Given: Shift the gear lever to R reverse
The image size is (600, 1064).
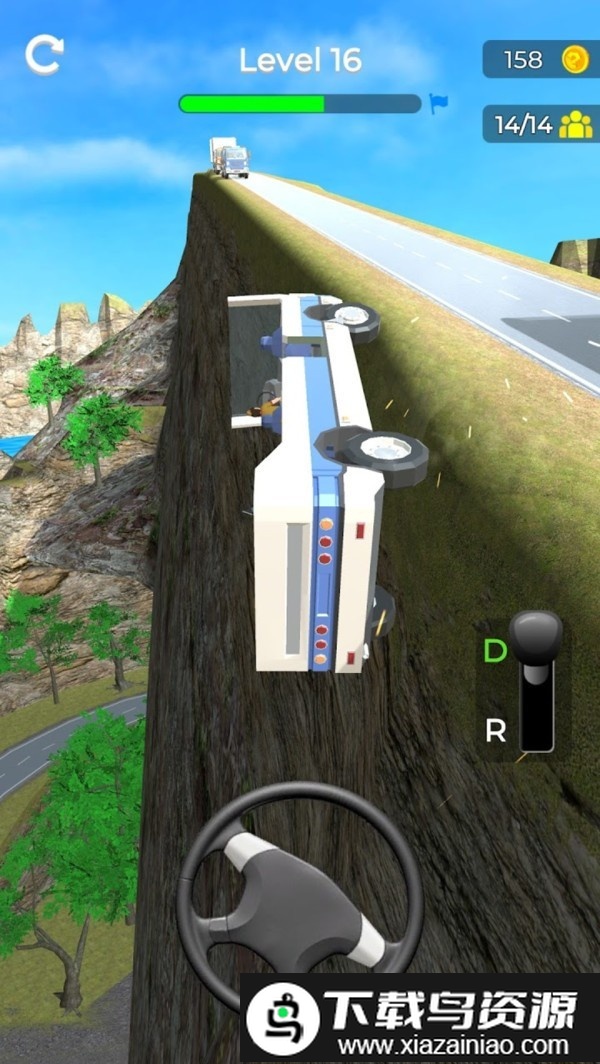Looking at the screenshot, I should click(x=495, y=731).
